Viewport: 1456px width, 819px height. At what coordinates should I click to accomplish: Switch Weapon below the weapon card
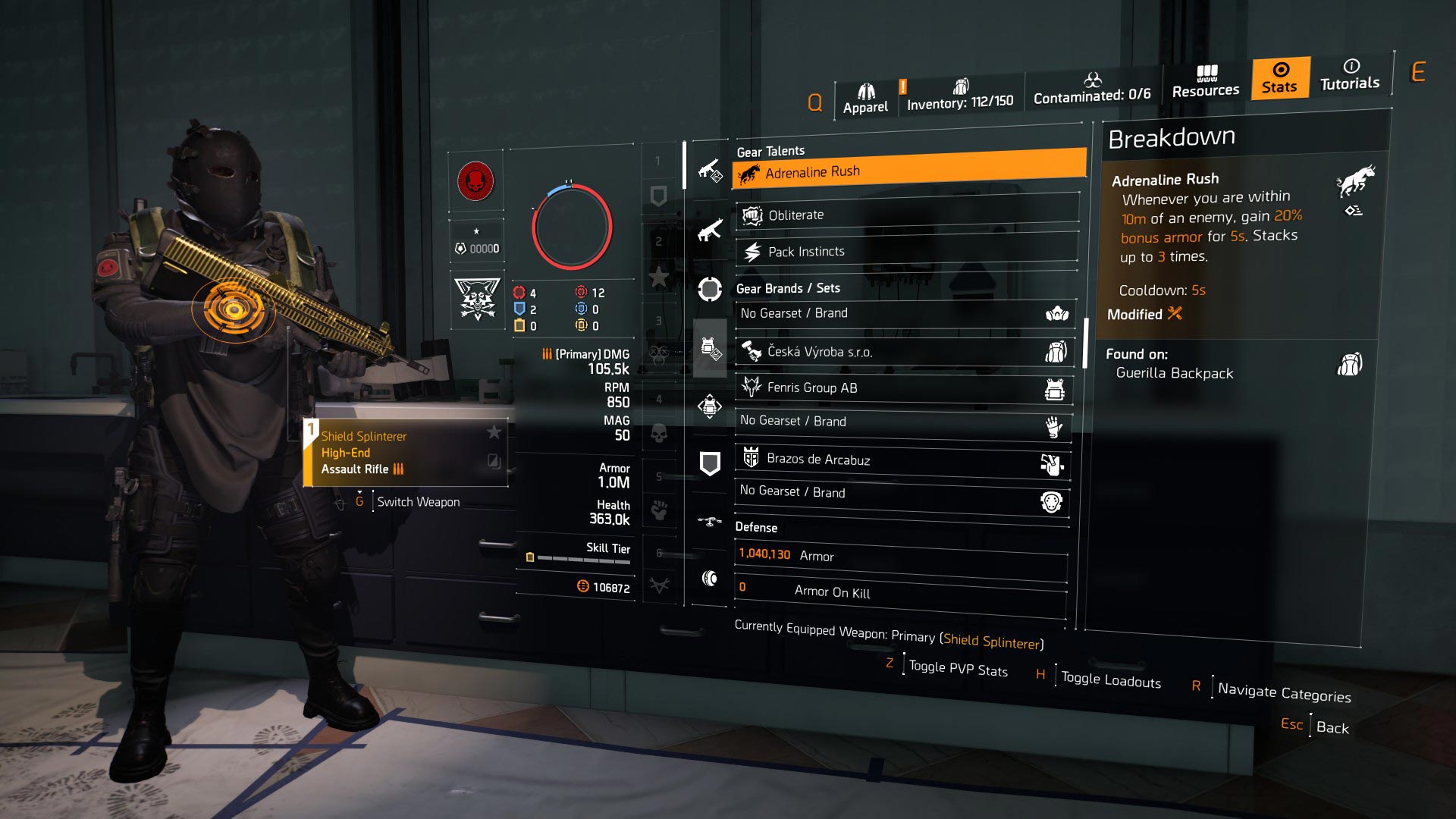point(418,502)
